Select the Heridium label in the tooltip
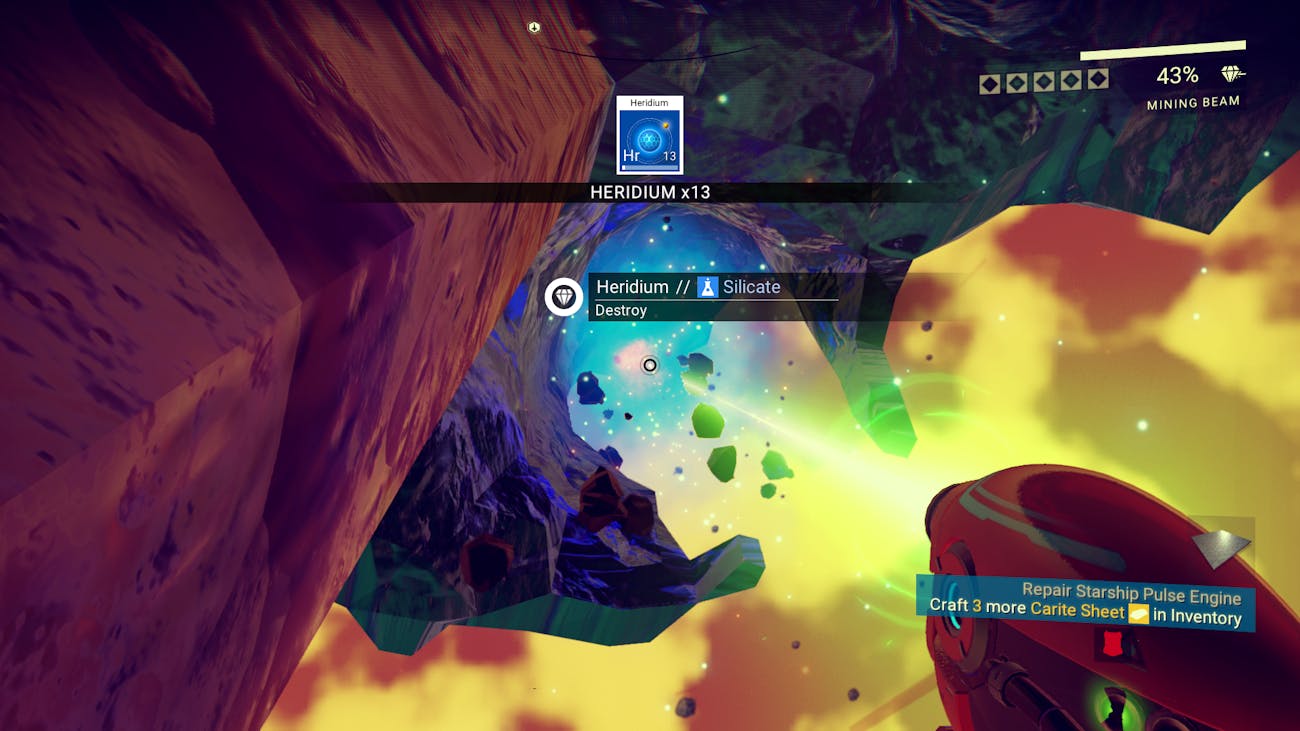Screen dimensions: 1300x731 coord(631,286)
